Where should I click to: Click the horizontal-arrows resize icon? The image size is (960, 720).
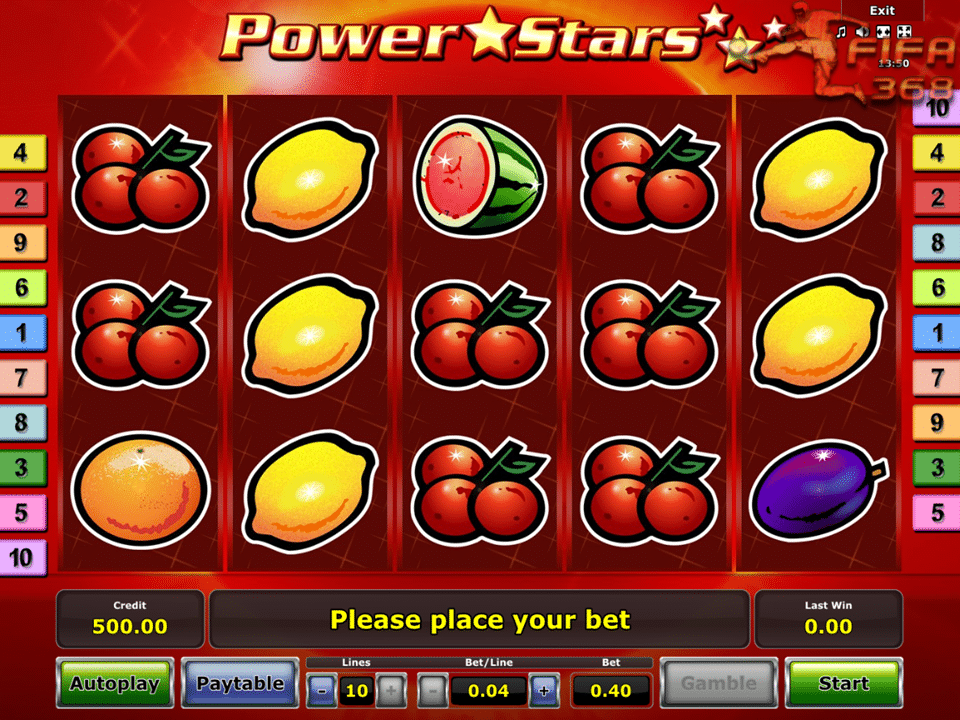(883, 32)
